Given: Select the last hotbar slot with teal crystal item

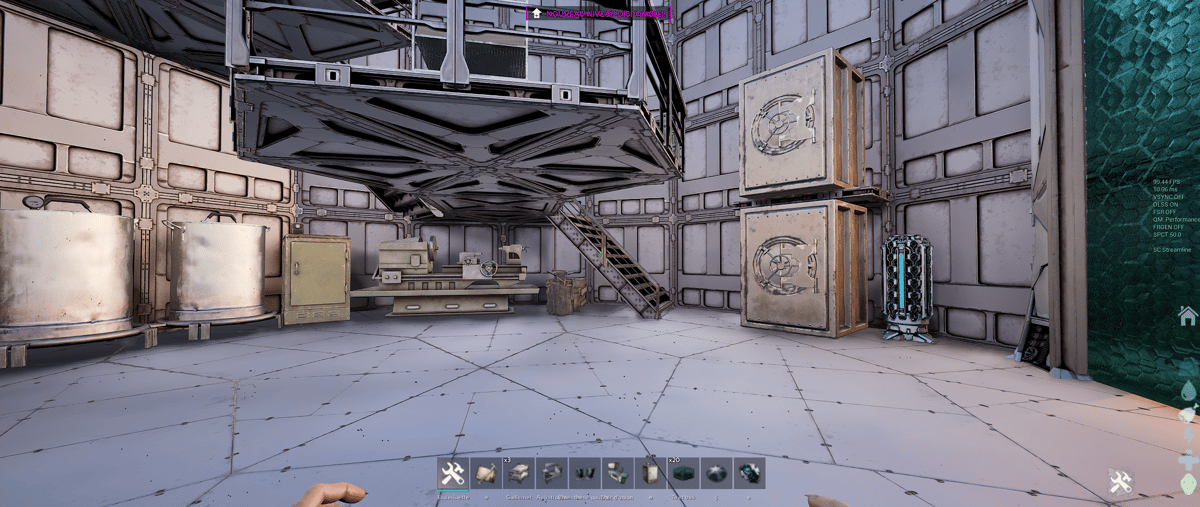Looking at the screenshot, I should [749, 473].
